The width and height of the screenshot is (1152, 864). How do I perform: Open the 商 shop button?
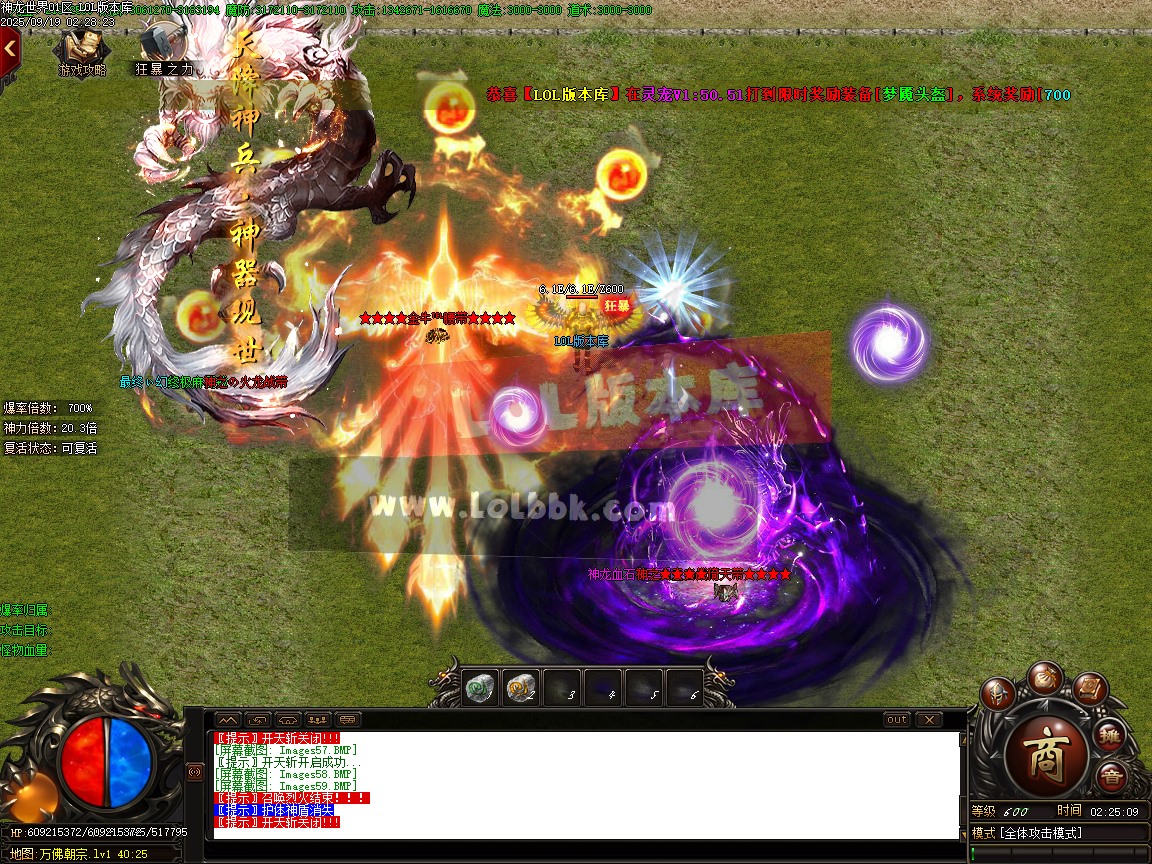(x=1044, y=754)
